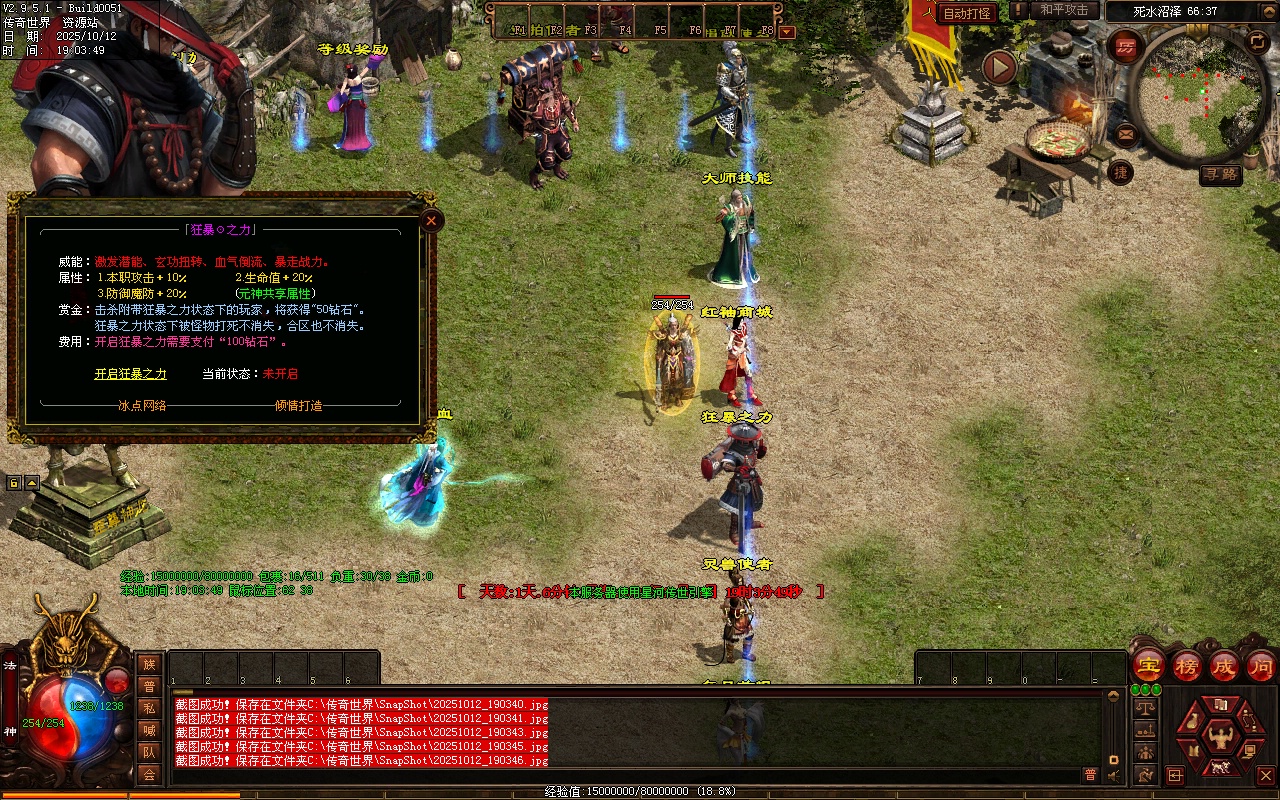
Task: Click the minimap refresh arrows button
Action: (x=1257, y=41)
